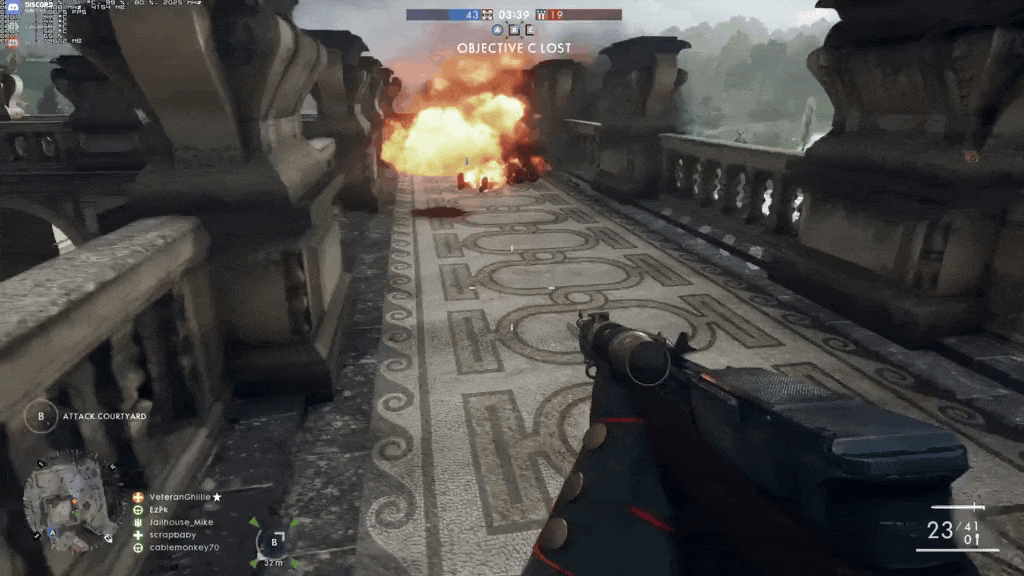Select objective C flag in top bar
1024x576 pixels.
[529, 30]
